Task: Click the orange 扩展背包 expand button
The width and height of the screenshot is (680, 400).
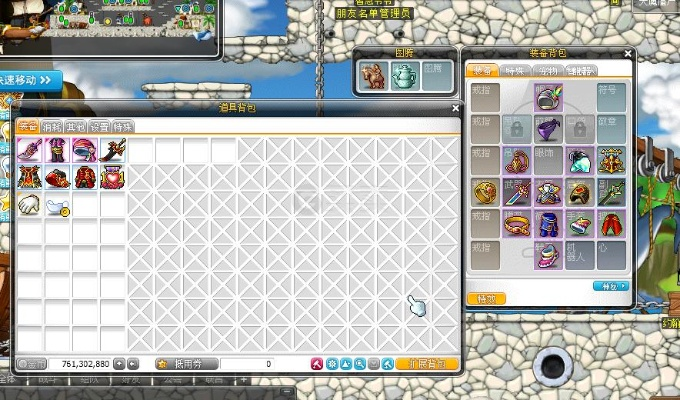Action: pos(427,364)
